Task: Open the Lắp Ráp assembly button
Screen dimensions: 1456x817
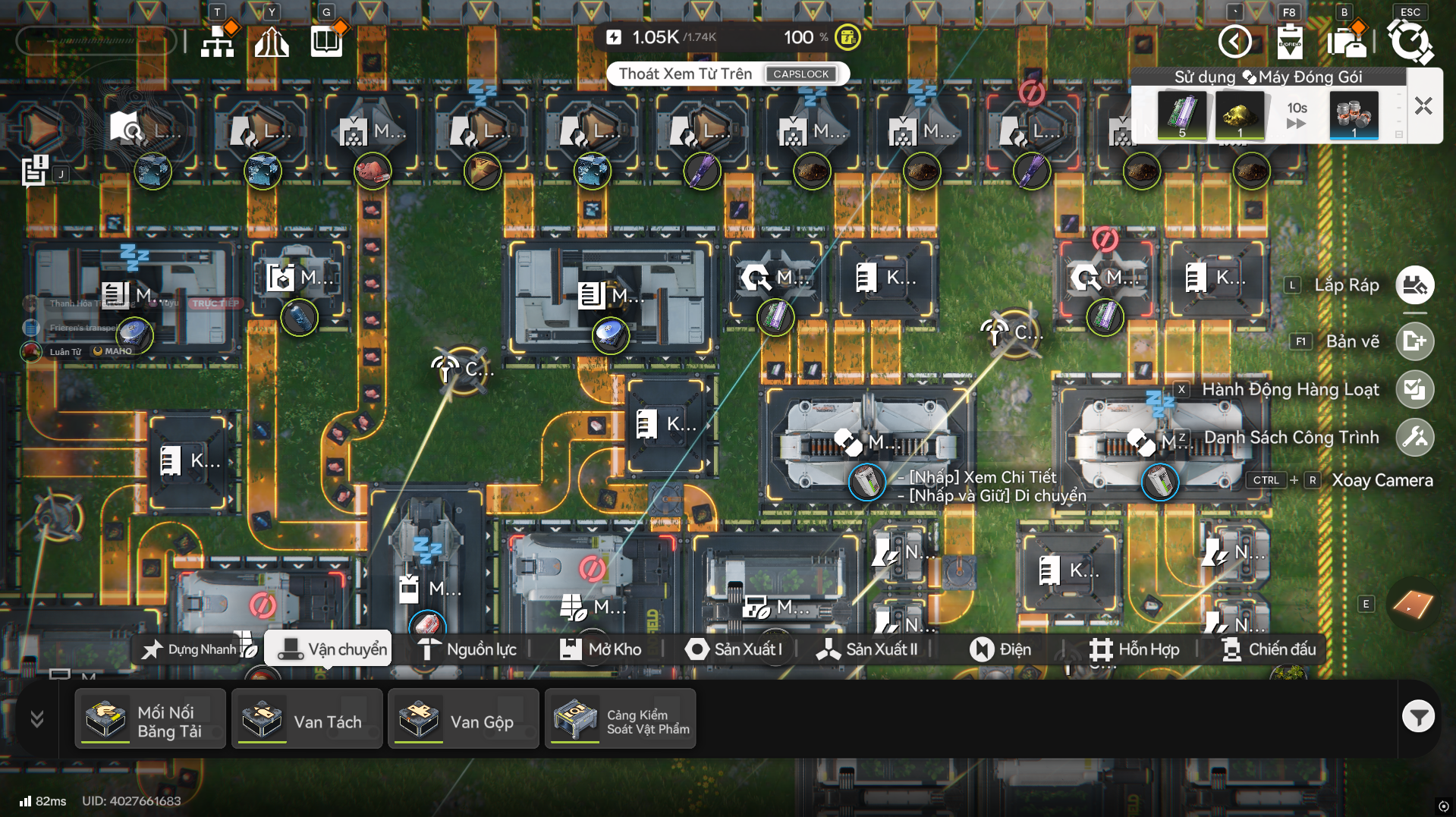Action: pos(1415,285)
